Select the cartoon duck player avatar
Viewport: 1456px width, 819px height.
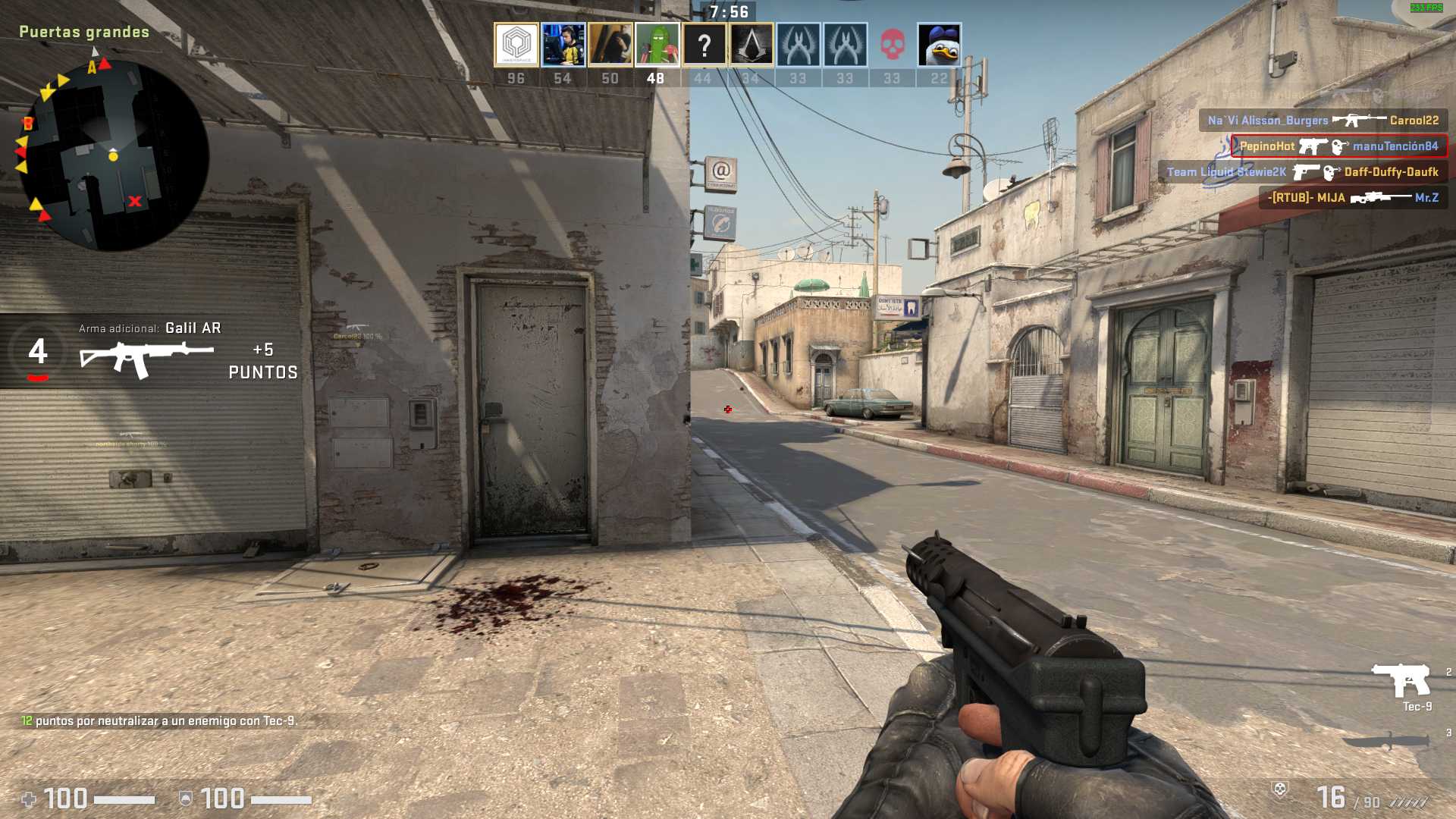coord(939,45)
